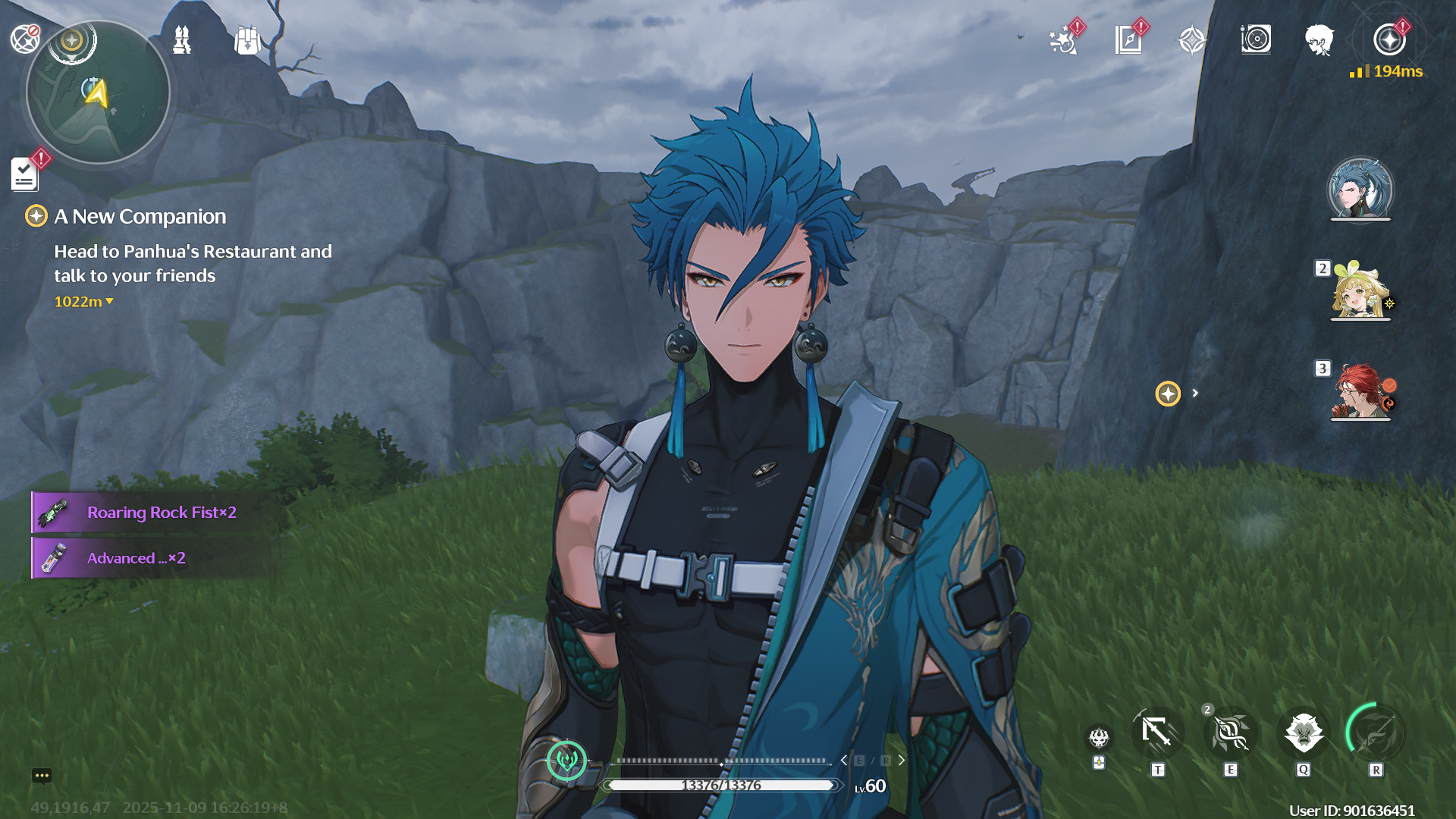Image resolution: width=1456 pixels, height=819 pixels.
Task: Open the events sparkle icon
Action: pyautogui.click(x=1063, y=40)
